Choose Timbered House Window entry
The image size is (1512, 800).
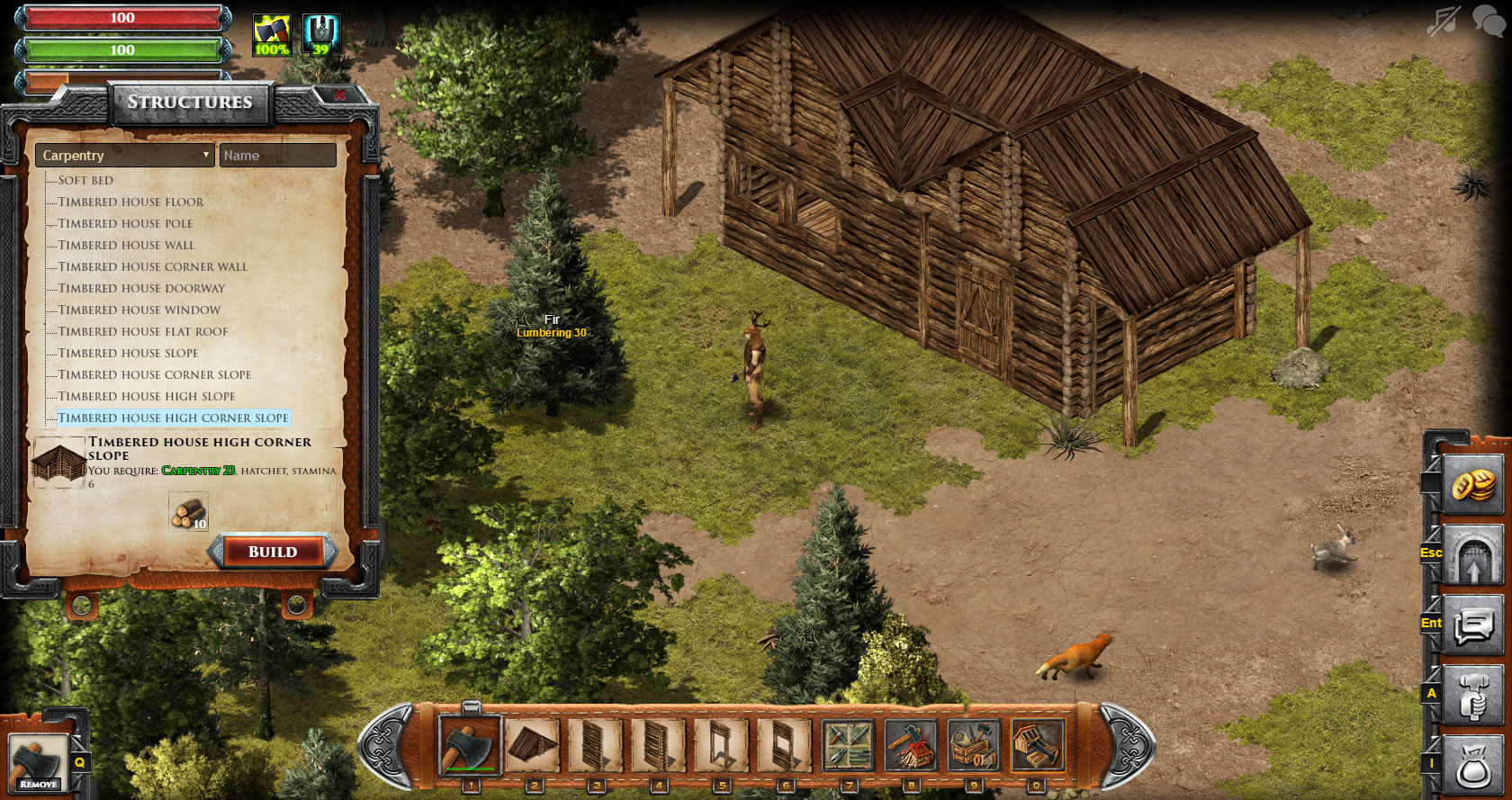click(139, 310)
